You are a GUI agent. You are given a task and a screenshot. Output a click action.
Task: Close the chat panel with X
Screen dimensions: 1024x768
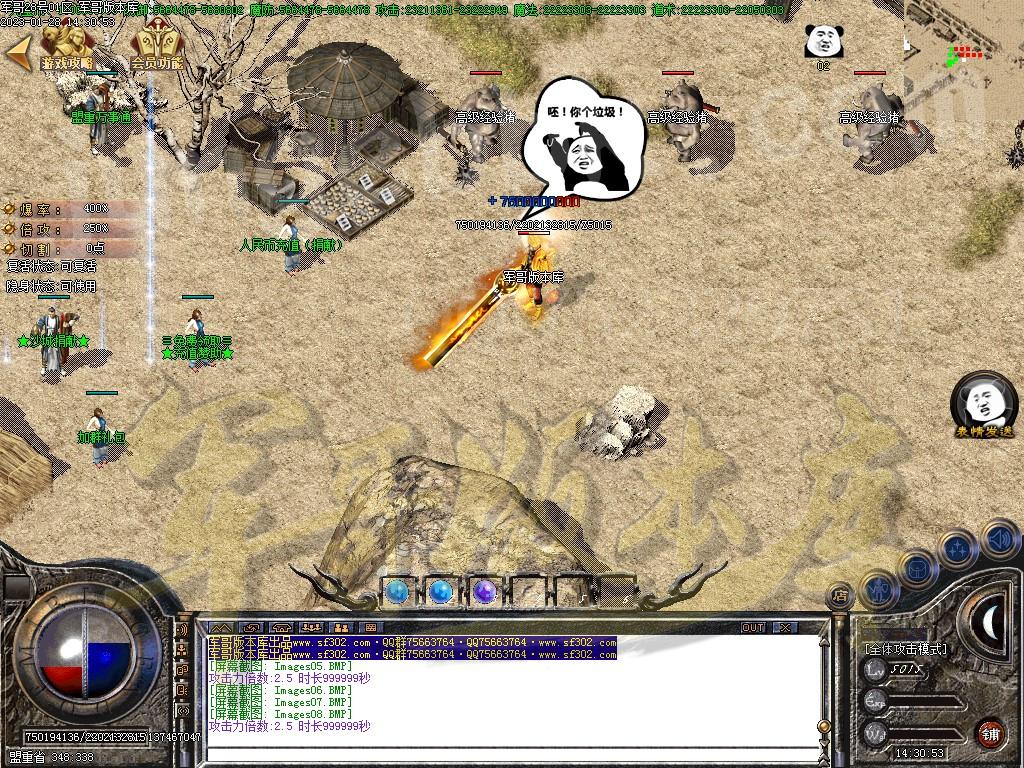tap(786, 627)
